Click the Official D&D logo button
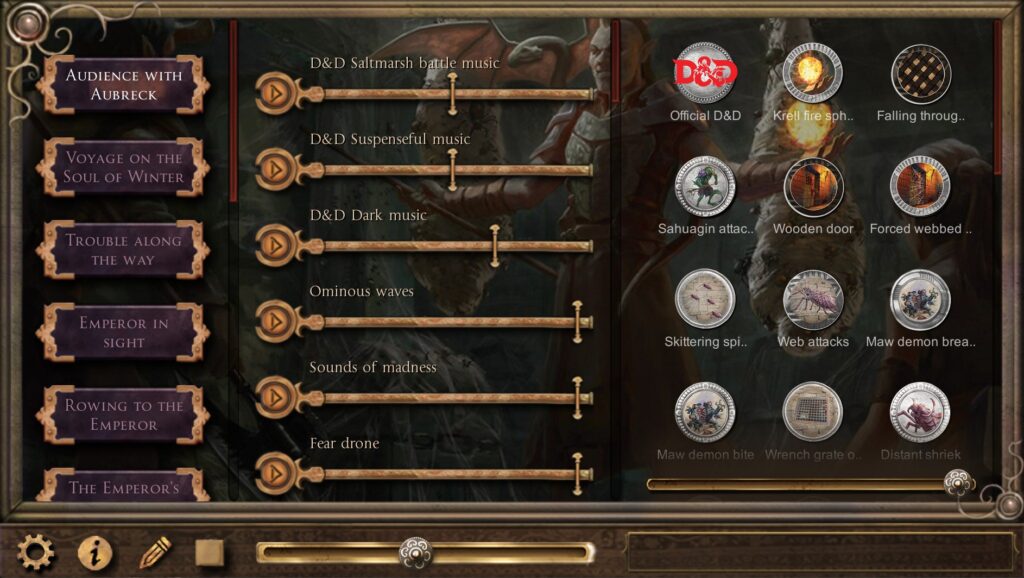This screenshot has height=578, width=1024. pos(705,73)
